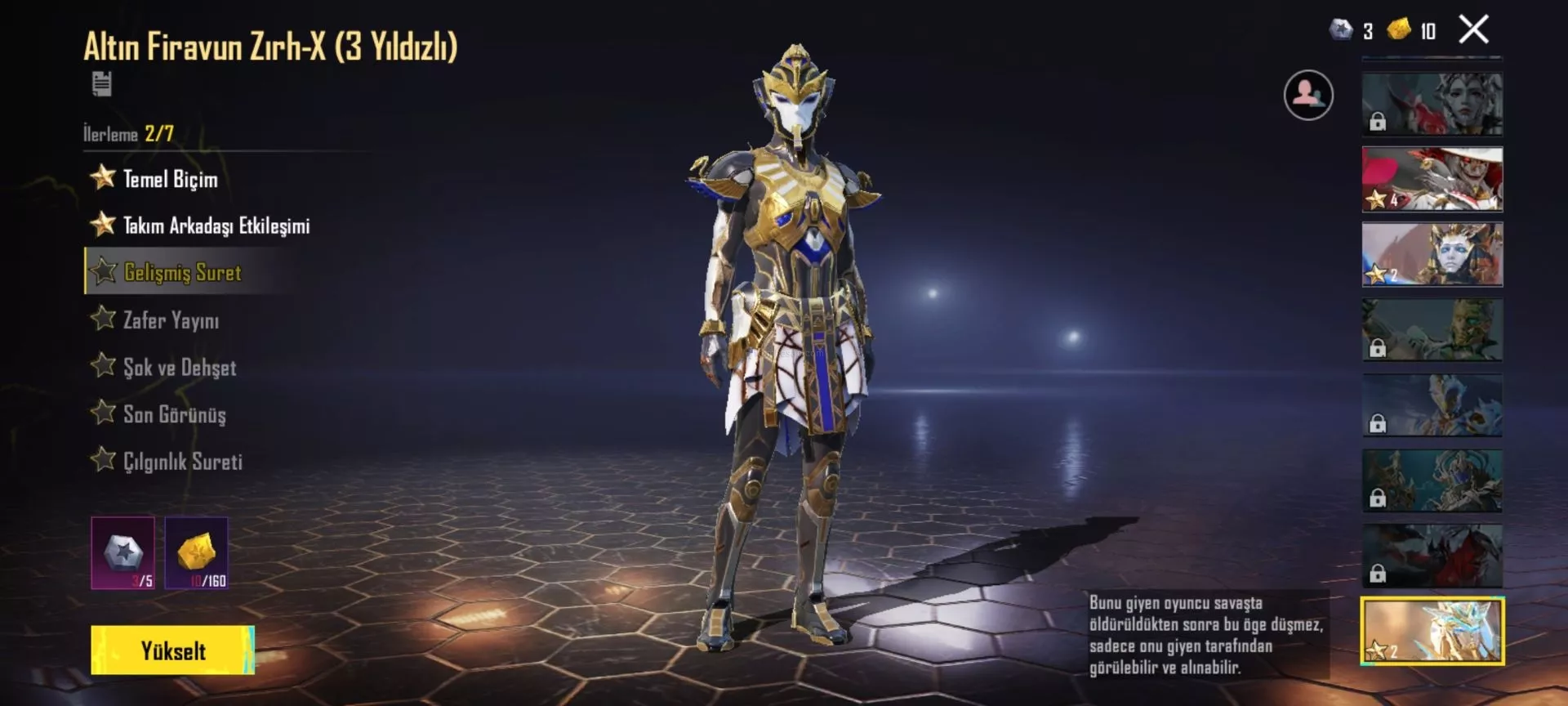Screen dimensions: 1568x706
Task: Select the Gelişmiş Suret stage
Action: [182, 272]
